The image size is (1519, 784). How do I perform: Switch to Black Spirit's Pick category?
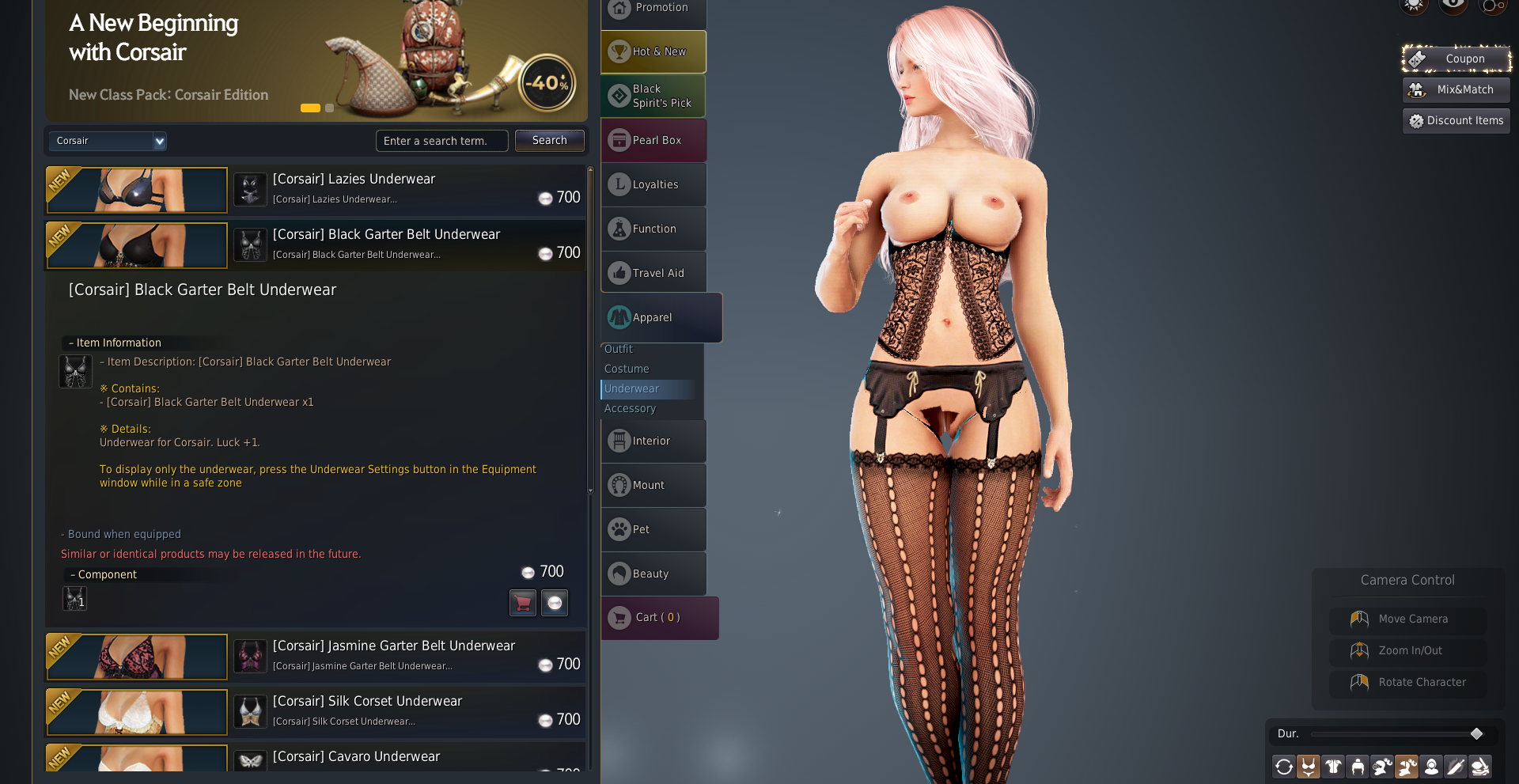(x=653, y=96)
